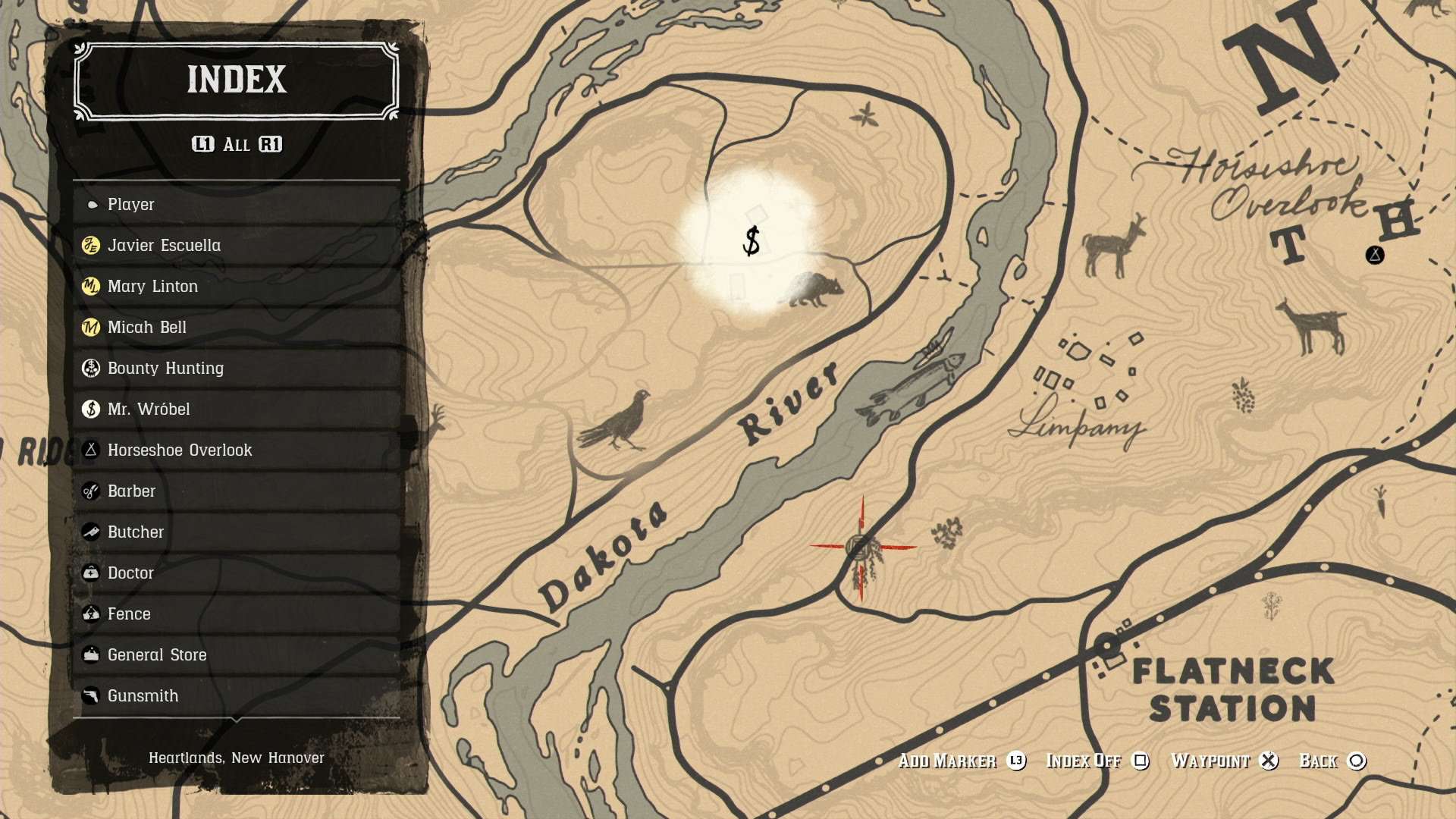Select the Gunsmith index entry

237,696
